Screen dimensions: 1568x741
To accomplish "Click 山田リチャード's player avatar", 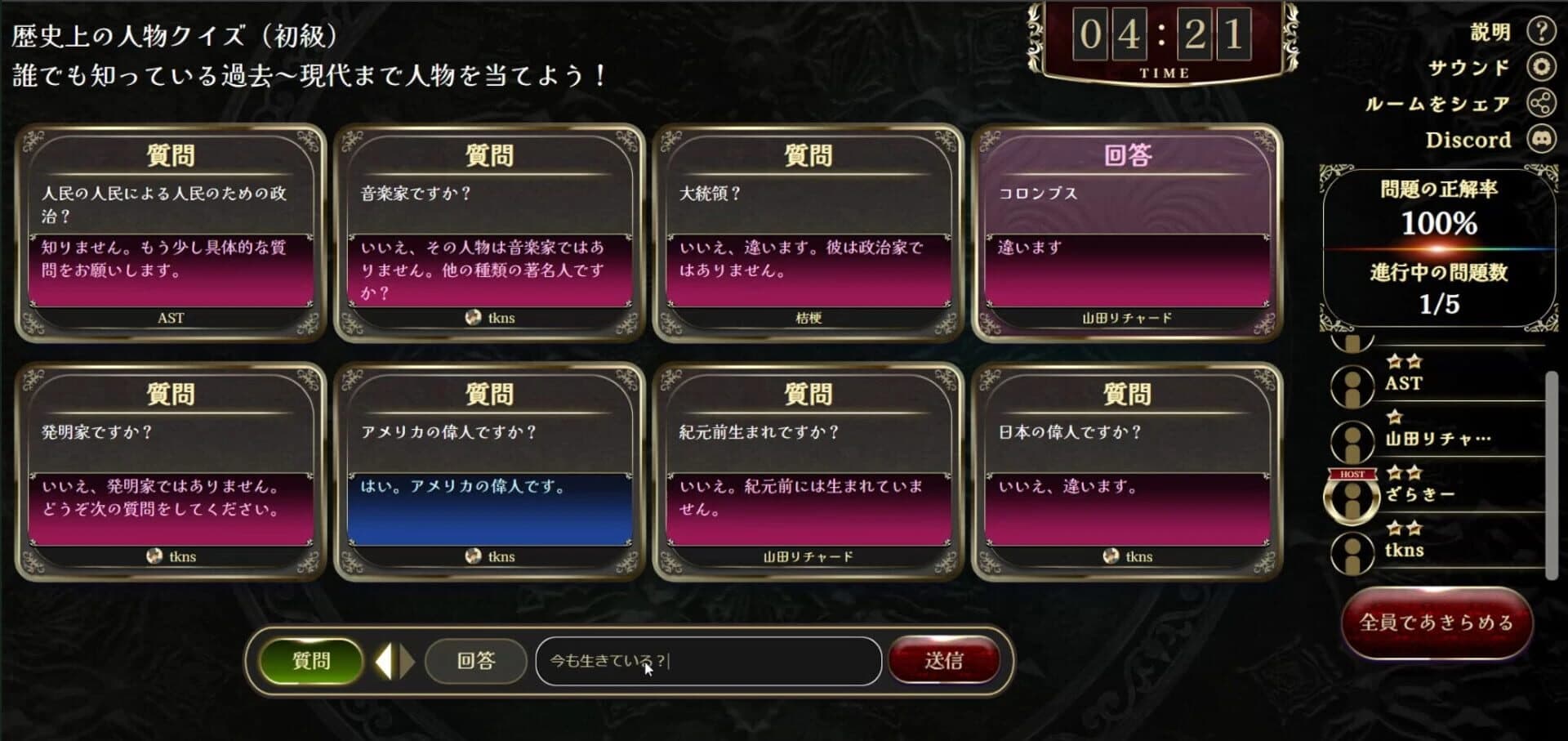I will tap(1352, 440).
